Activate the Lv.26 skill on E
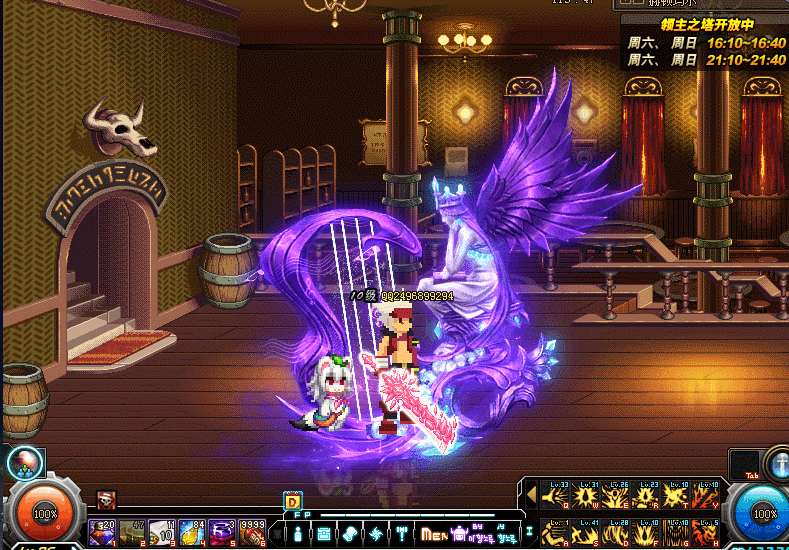 pyautogui.click(x=614, y=494)
